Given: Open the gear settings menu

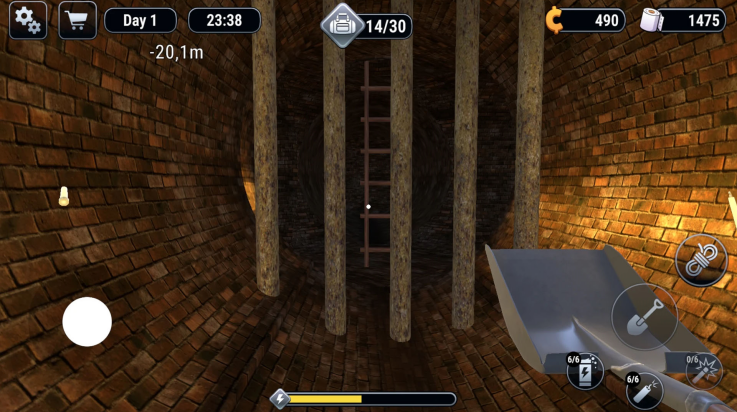Looking at the screenshot, I should (x=28, y=20).
